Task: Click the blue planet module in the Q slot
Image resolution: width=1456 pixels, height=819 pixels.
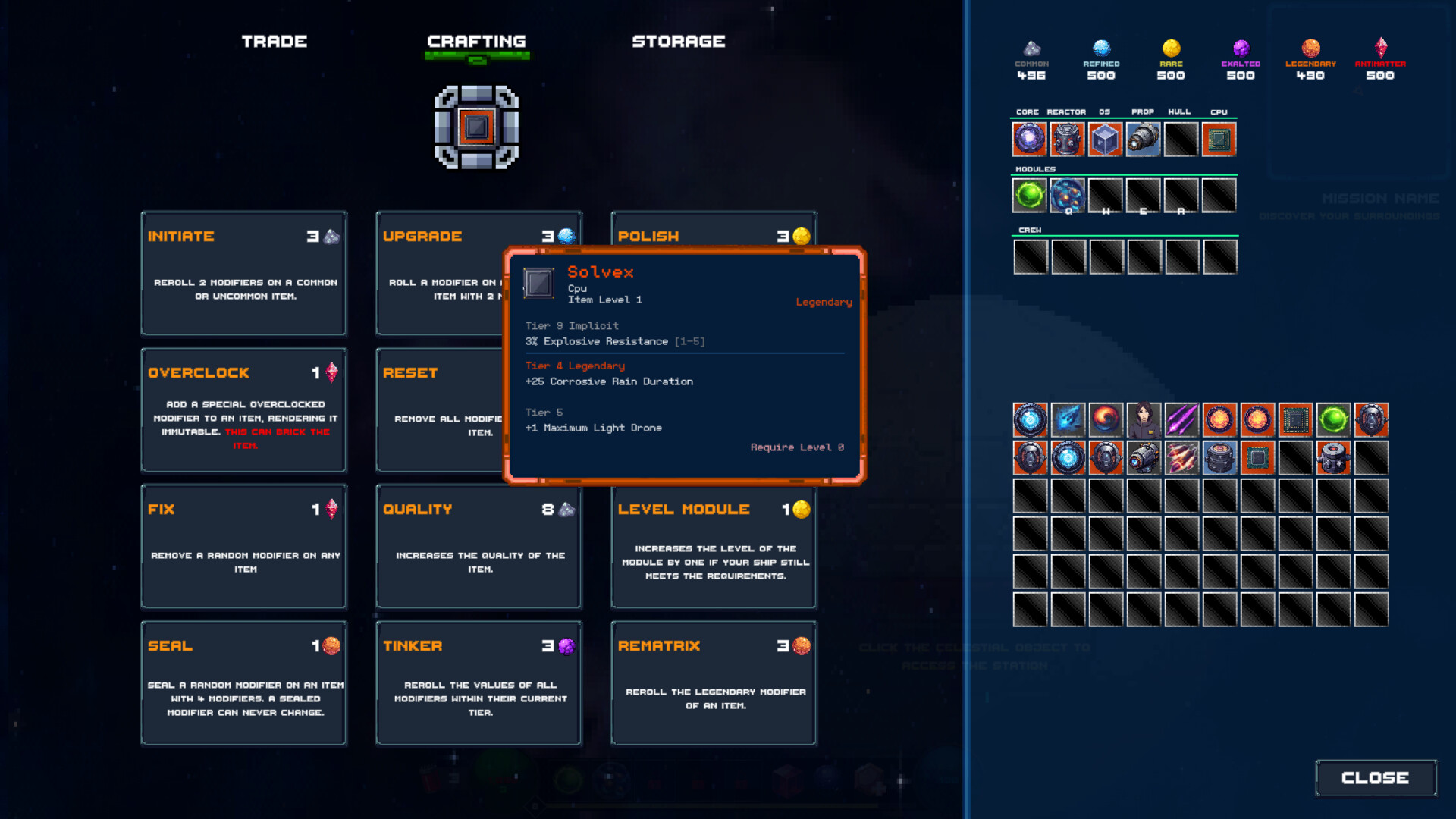Action: click(1068, 195)
